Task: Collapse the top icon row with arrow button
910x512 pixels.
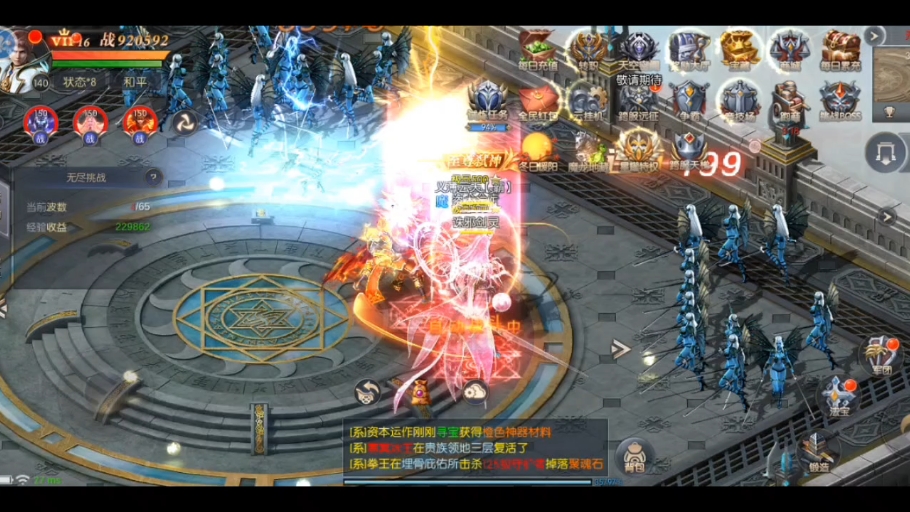Action: pos(875,36)
